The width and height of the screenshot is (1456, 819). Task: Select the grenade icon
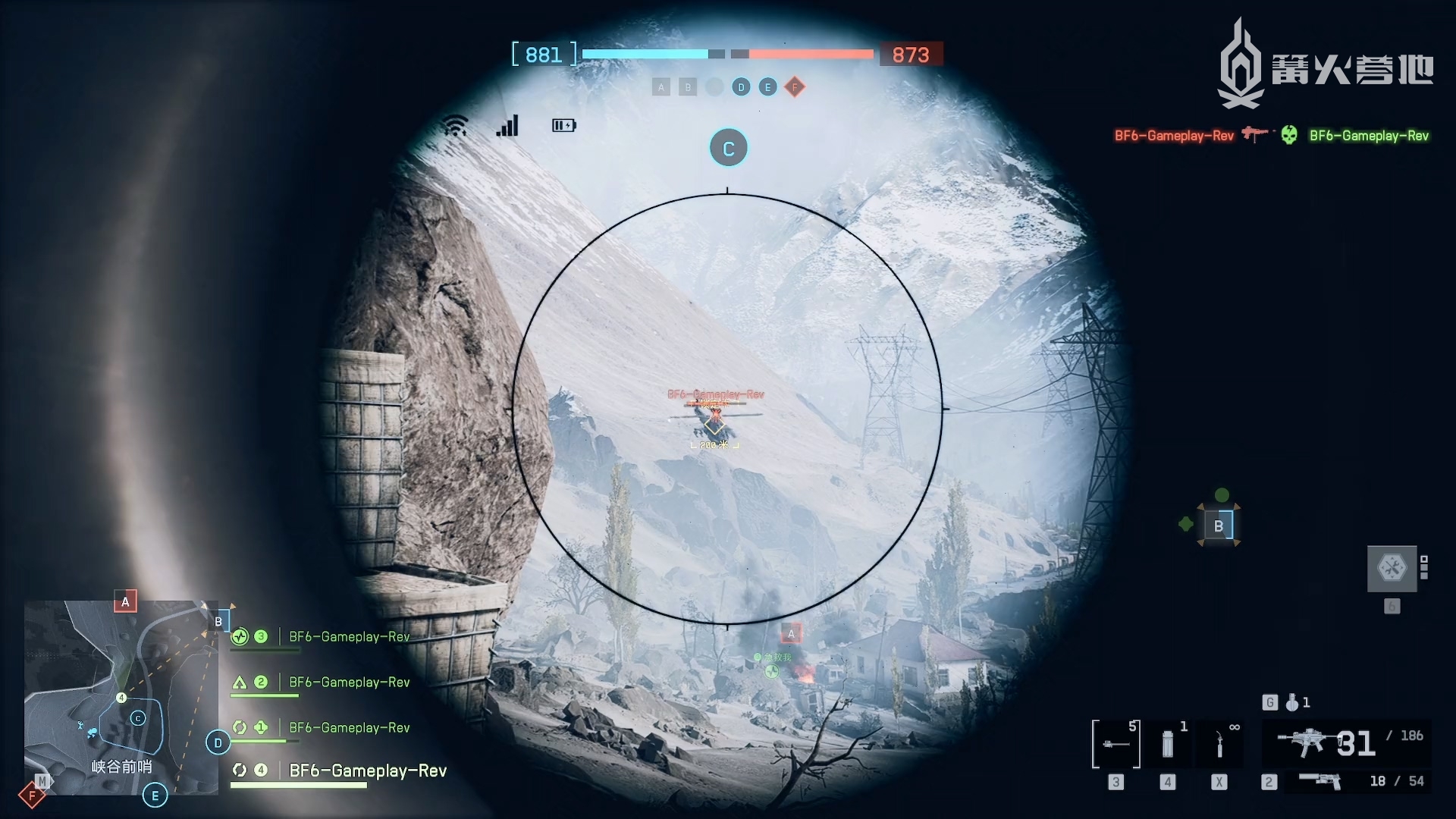1292,703
